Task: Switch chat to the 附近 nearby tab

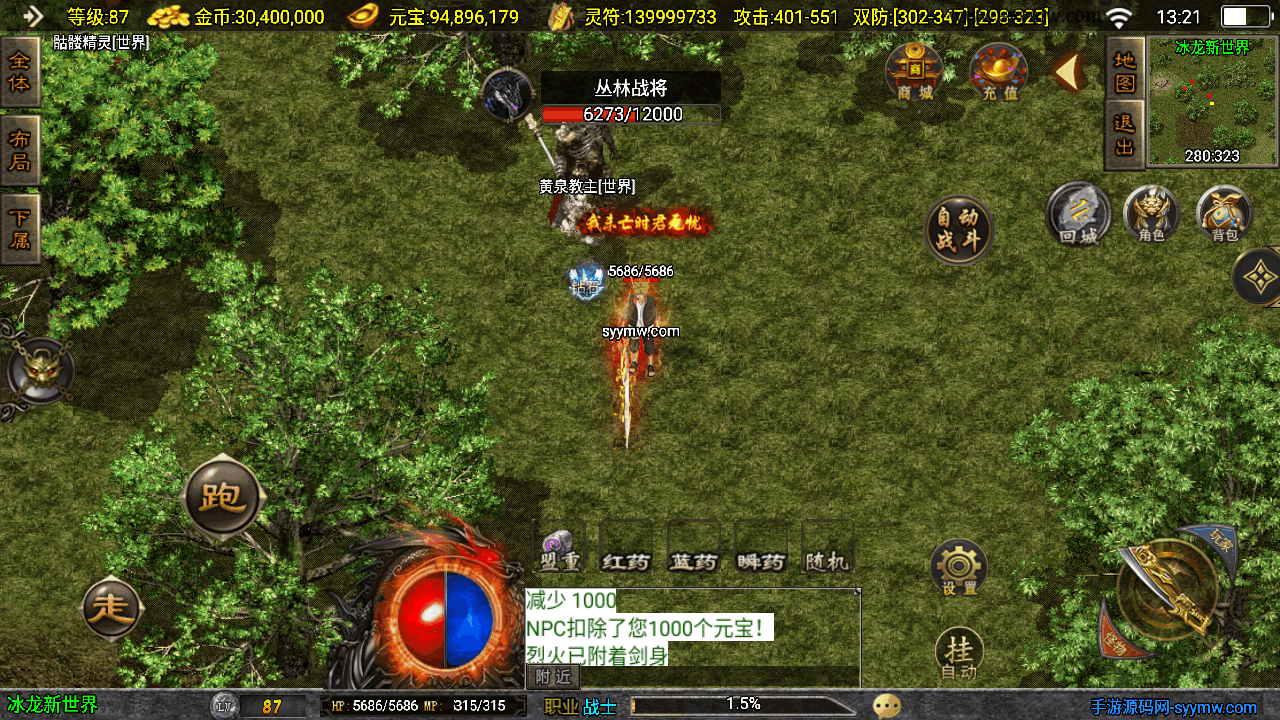Action: point(553,677)
